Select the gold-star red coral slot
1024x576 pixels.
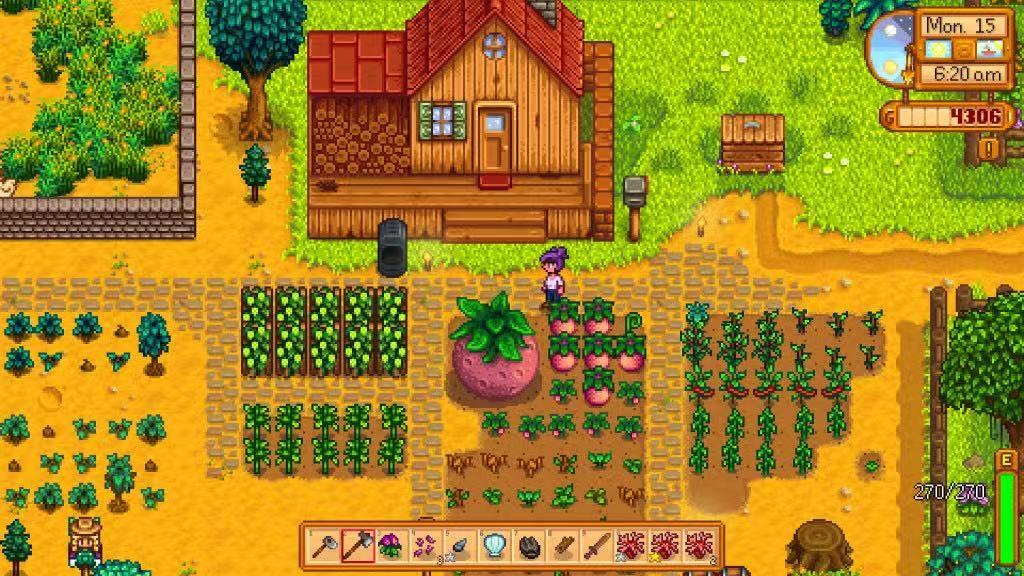click(664, 546)
